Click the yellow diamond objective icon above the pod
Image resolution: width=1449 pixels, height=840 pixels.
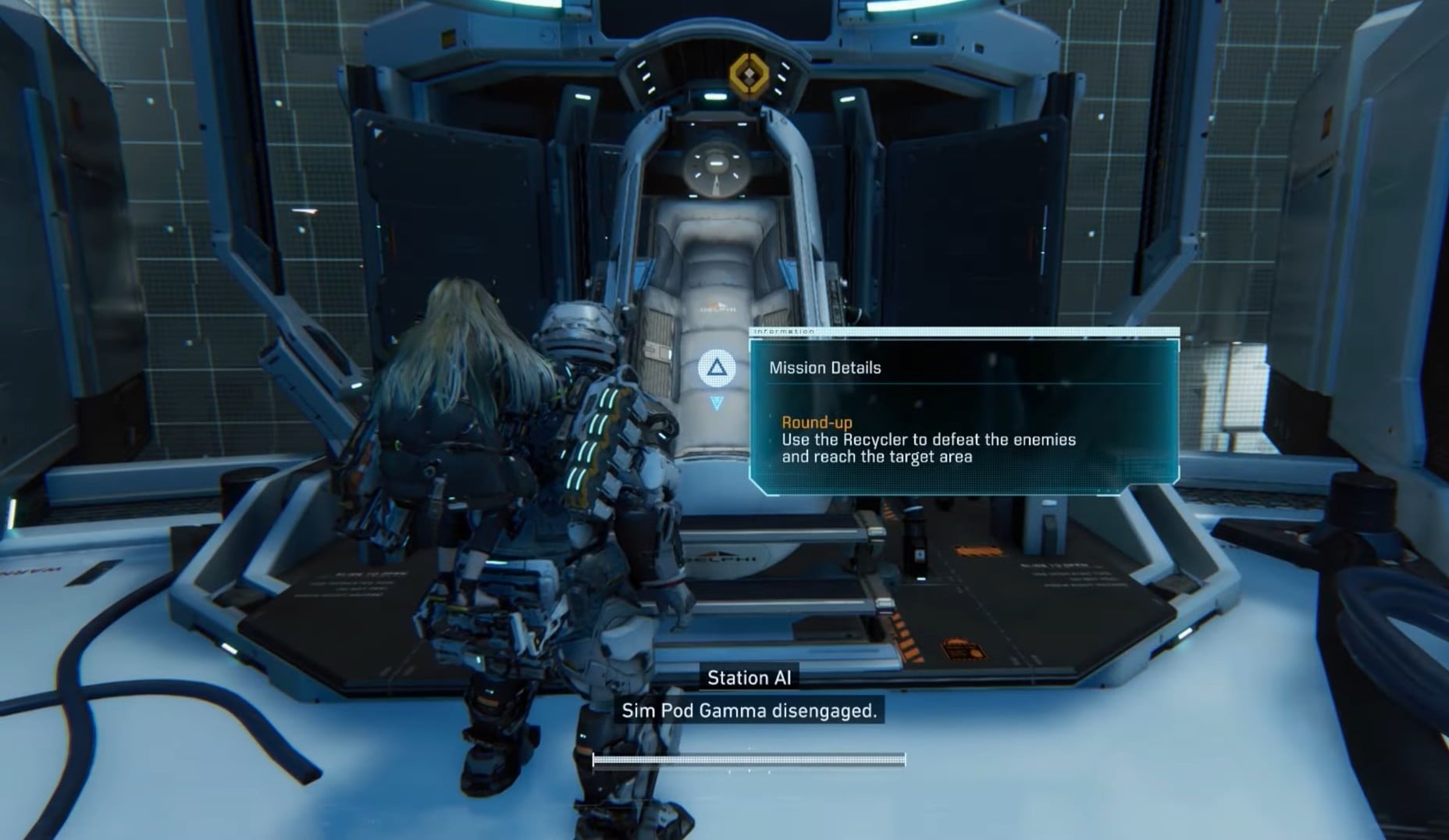[x=751, y=73]
